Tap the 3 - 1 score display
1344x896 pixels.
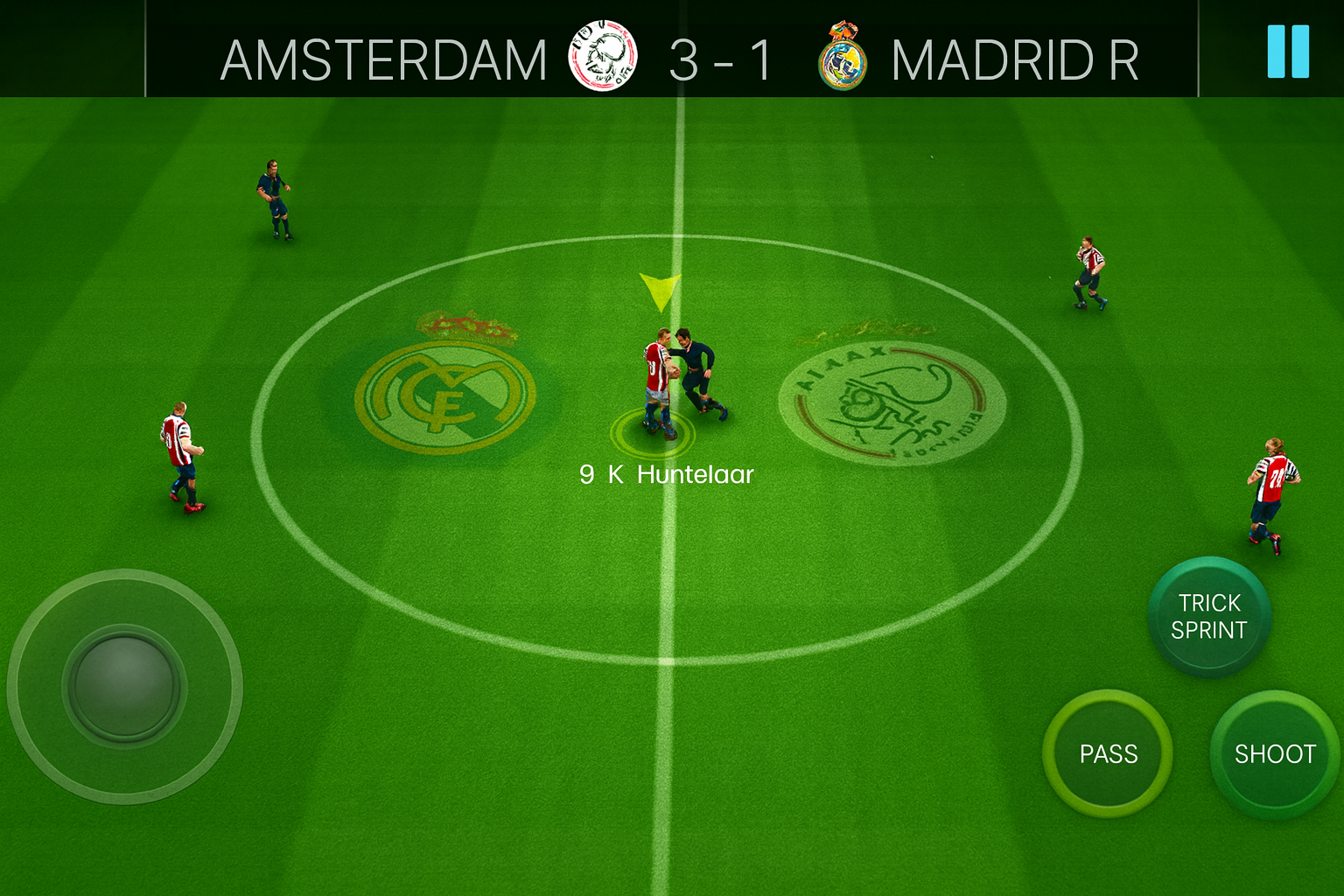tap(721, 59)
